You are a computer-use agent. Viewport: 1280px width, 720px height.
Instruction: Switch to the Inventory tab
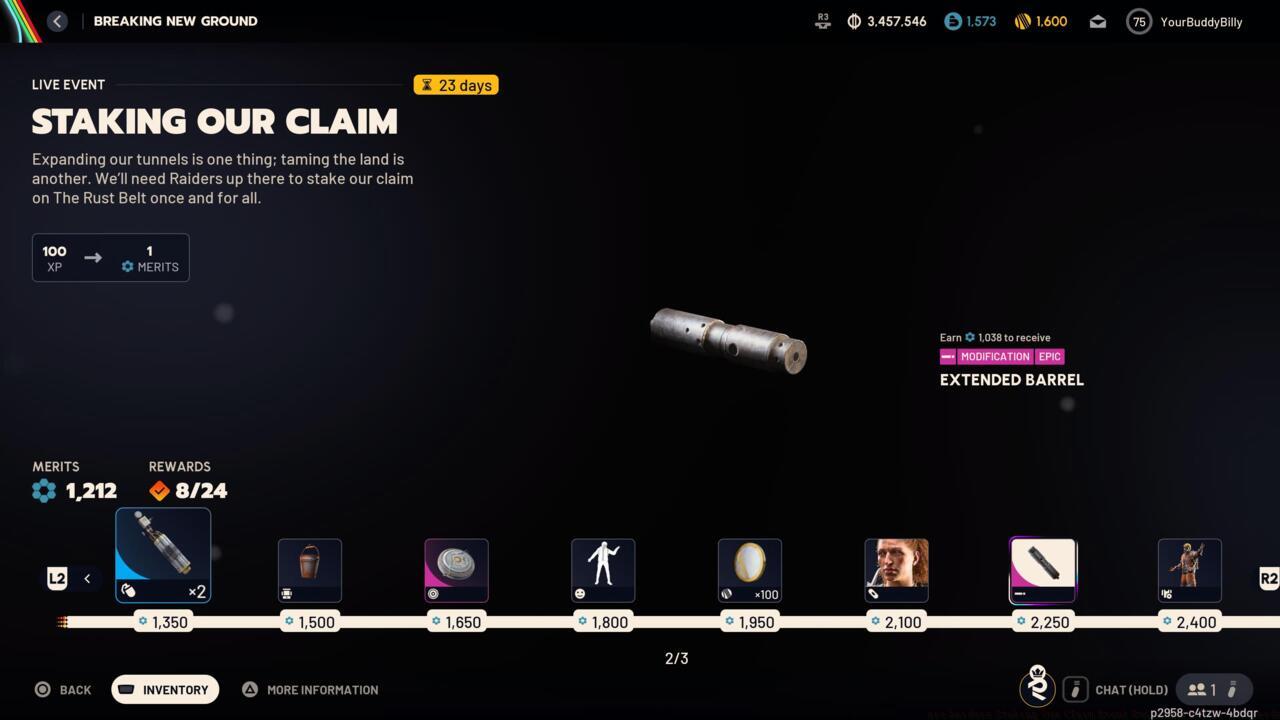(165, 689)
